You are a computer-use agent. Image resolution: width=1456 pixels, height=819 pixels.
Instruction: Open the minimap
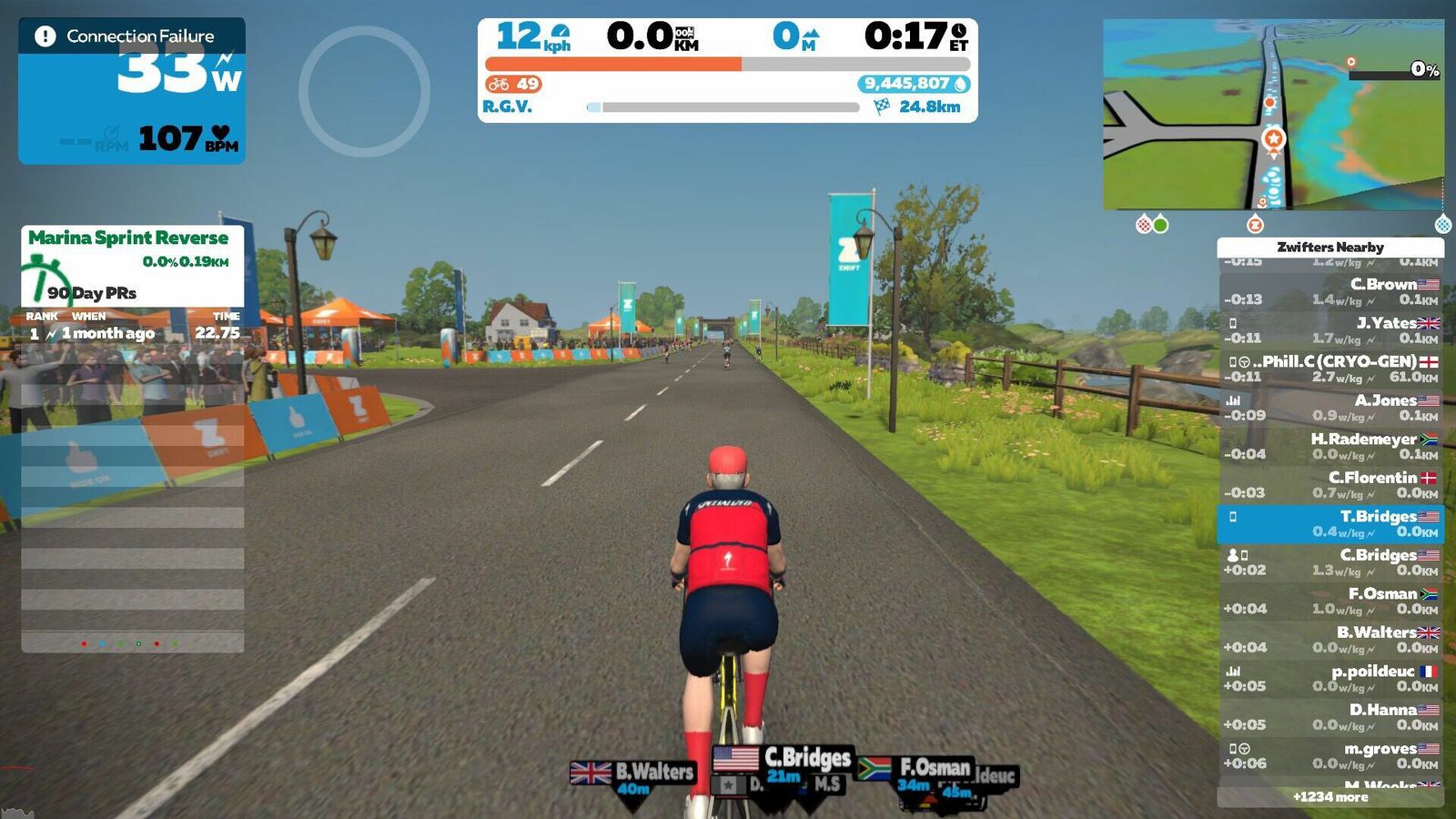(x=1273, y=115)
